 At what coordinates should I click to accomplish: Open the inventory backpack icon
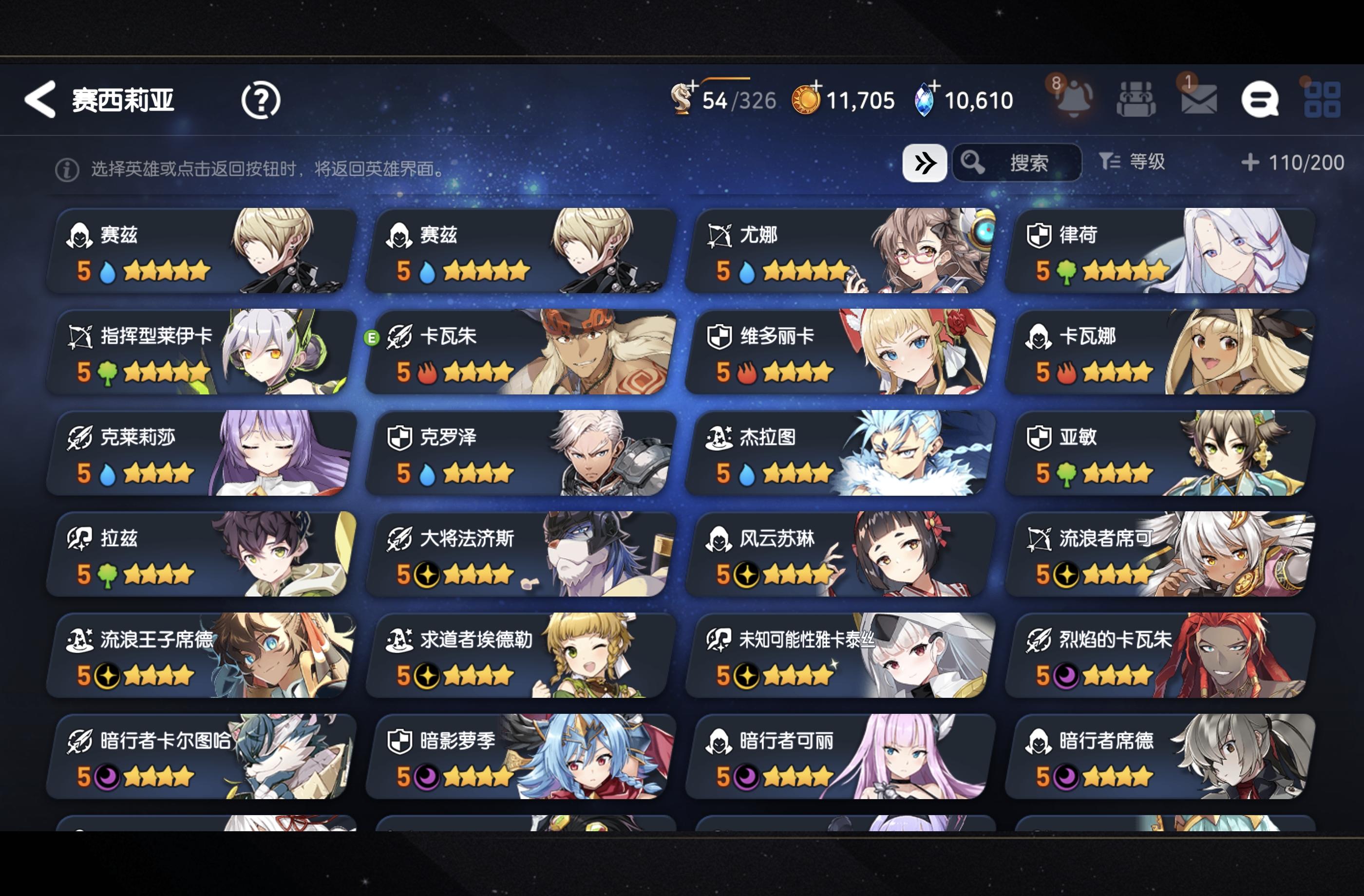tap(1137, 100)
